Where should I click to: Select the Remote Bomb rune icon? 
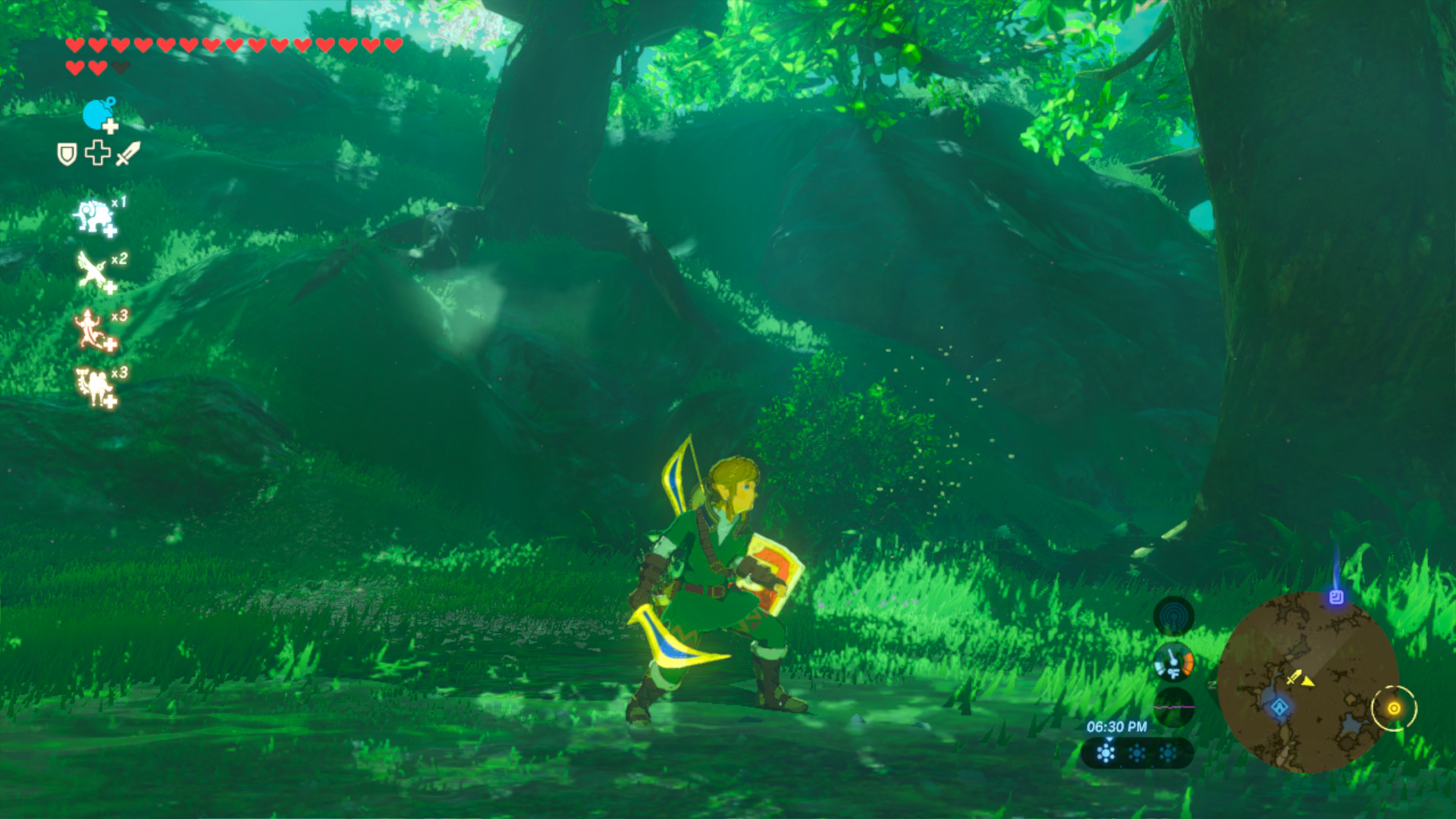[x=95, y=112]
